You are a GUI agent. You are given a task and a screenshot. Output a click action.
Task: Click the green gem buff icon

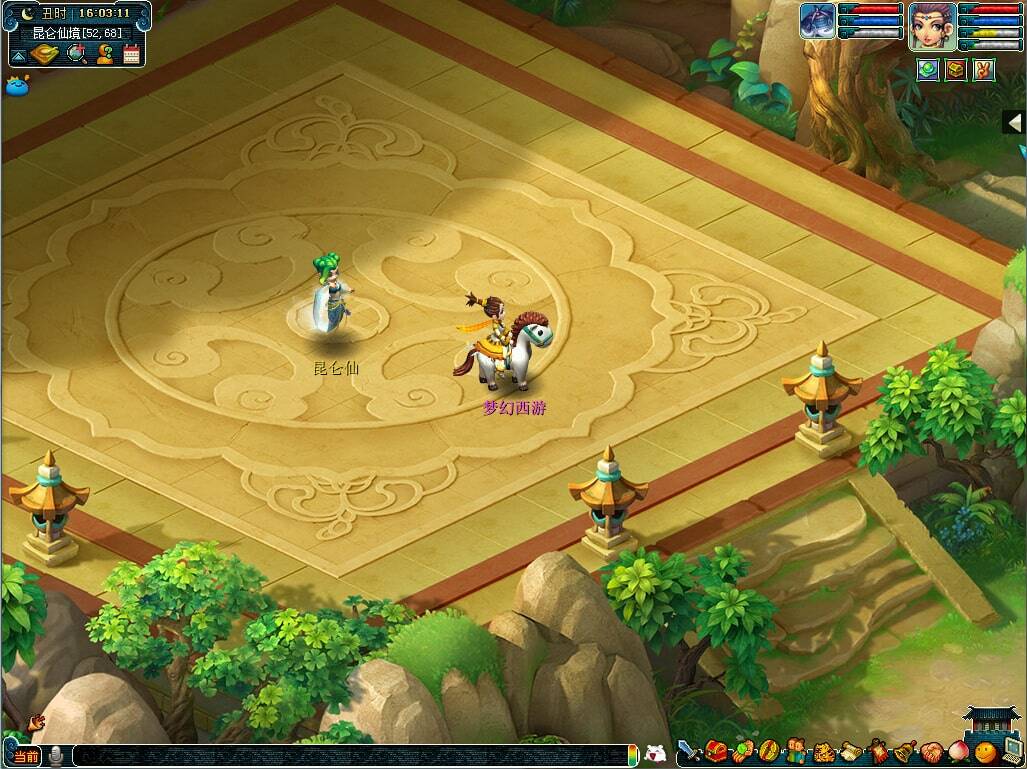(x=927, y=70)
